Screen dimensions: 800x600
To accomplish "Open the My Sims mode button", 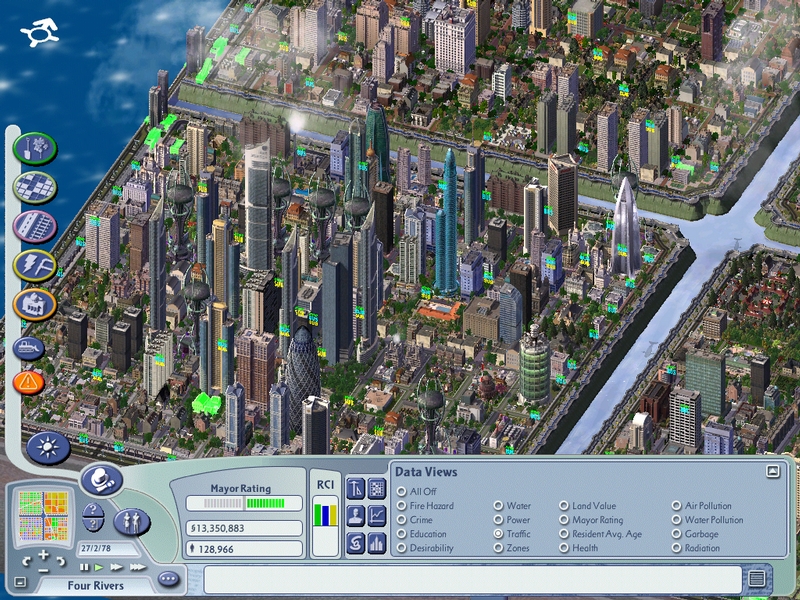I will tap(131, 521).
